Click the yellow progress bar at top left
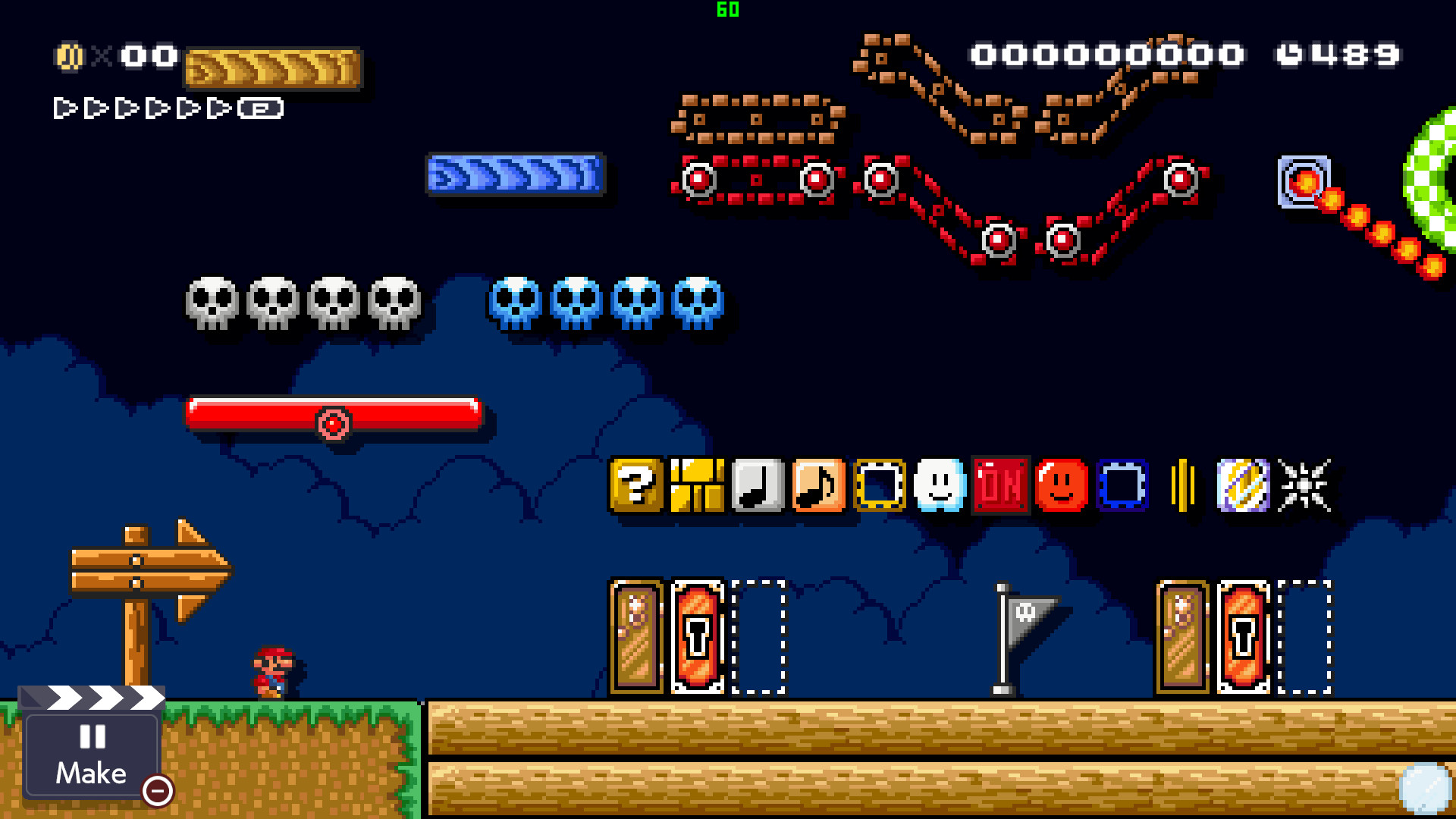1456x819 pixels. coord(273,68)
